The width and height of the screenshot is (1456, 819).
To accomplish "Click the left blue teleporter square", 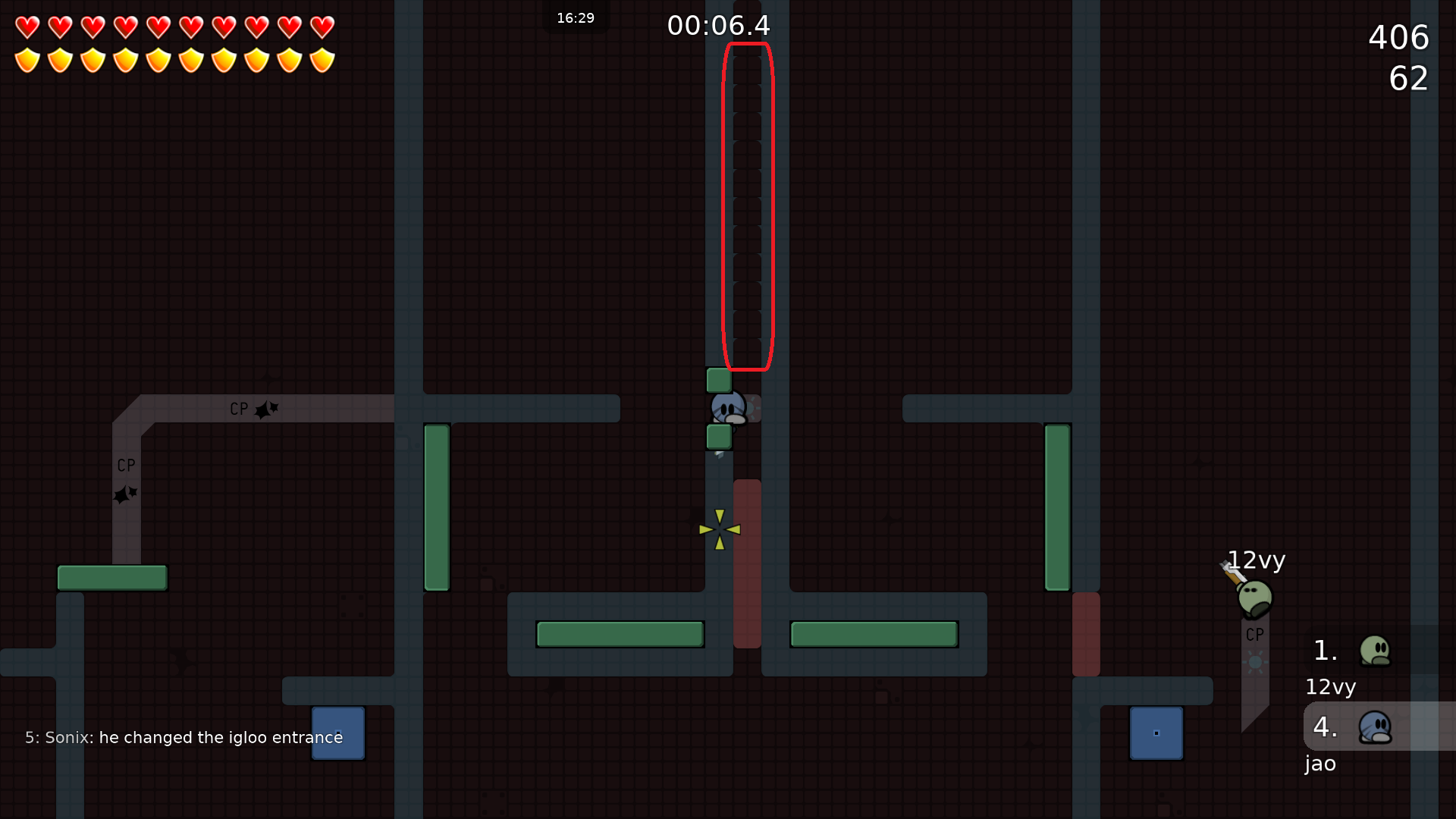I will 337,733.
